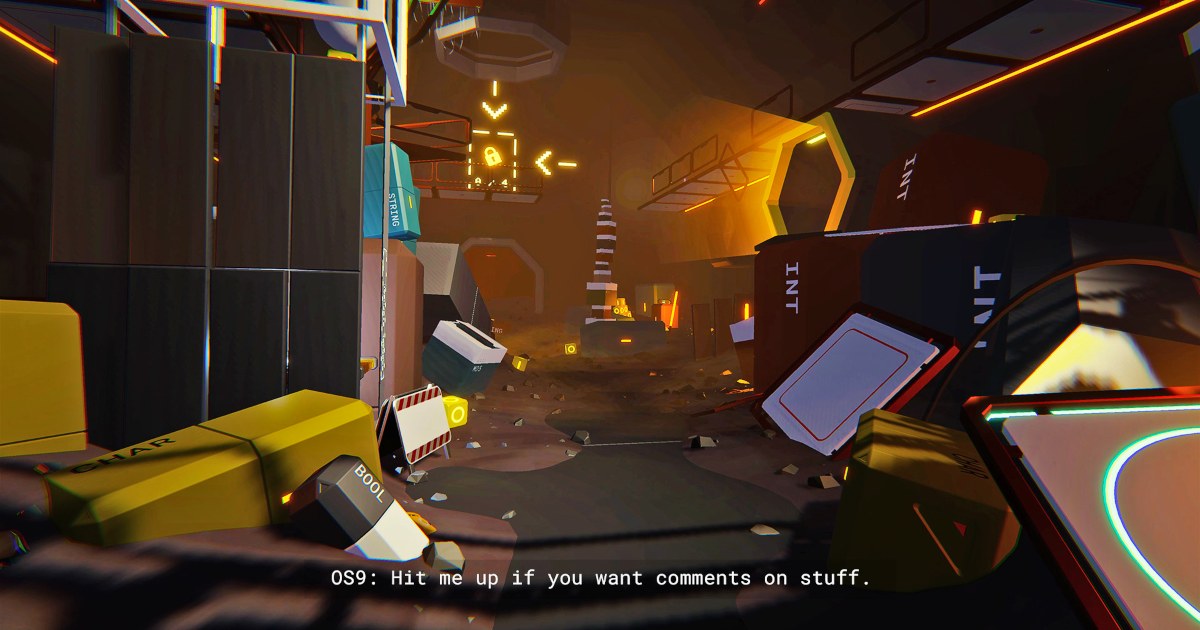Click the yellow padlock objective marker
This screenshot has width=1200, height=630.
[492, 155]
